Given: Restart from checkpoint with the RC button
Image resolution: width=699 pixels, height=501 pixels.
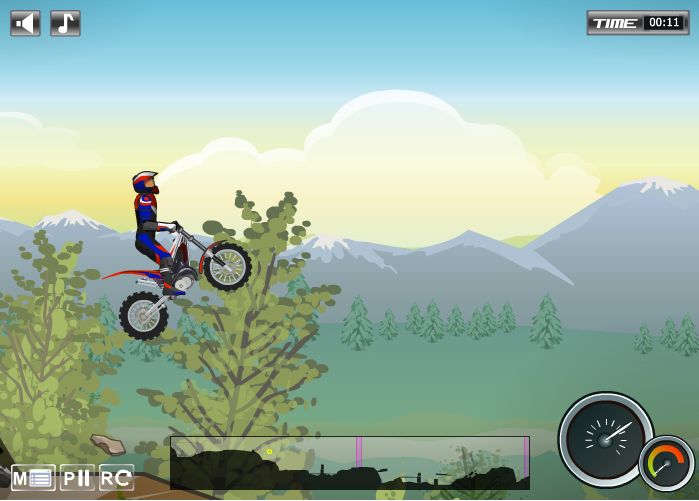Looking at the screenshot, I should 116,478.
